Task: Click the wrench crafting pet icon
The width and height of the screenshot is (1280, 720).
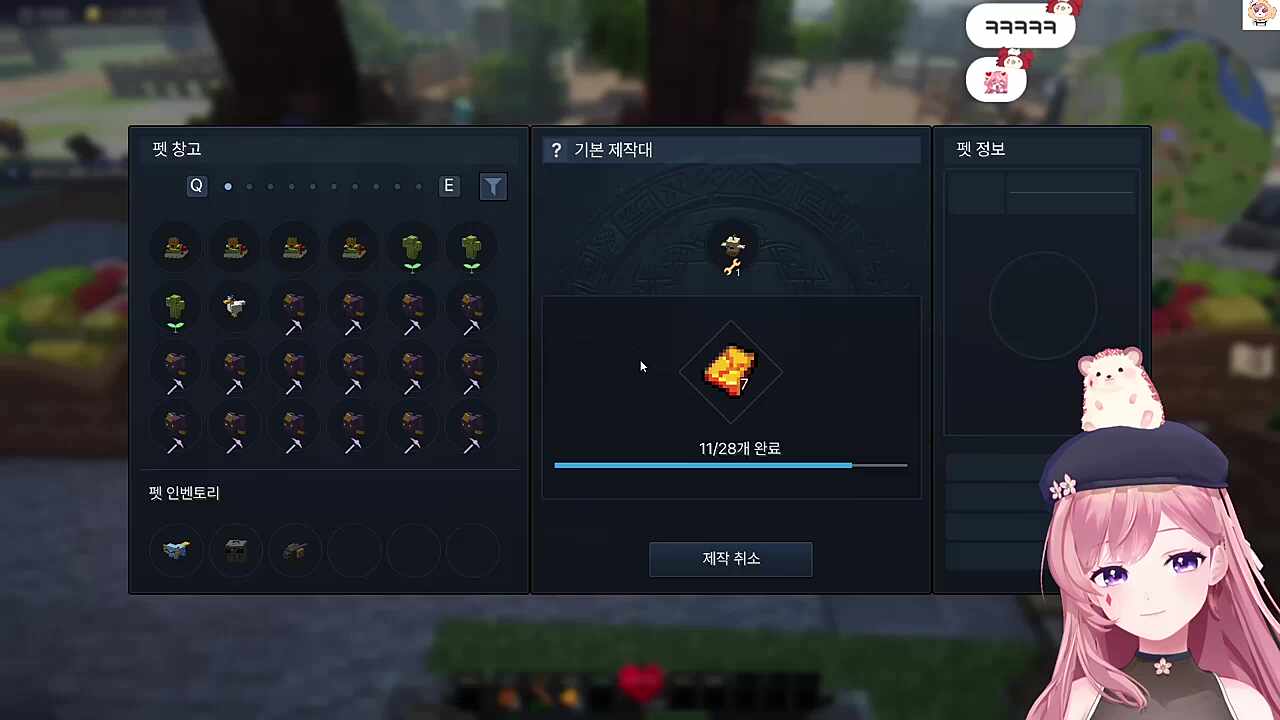Action: pyautogui.click(x=731, y=255)
